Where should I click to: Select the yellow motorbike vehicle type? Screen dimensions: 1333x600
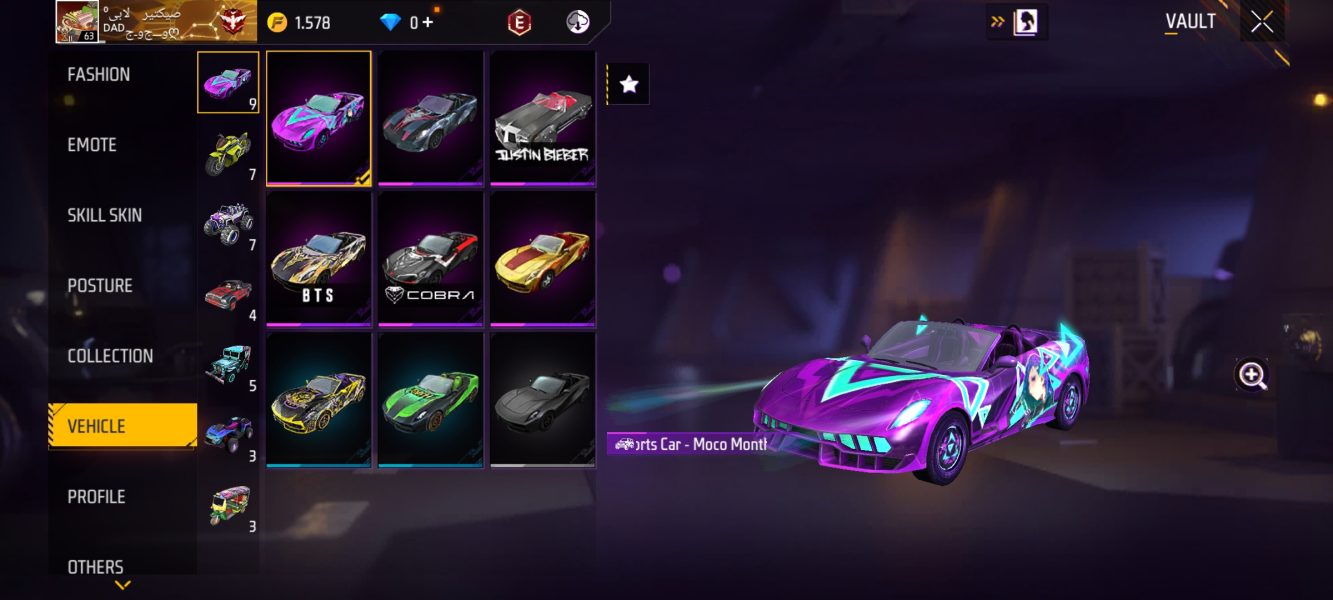[x=228, y=153]
